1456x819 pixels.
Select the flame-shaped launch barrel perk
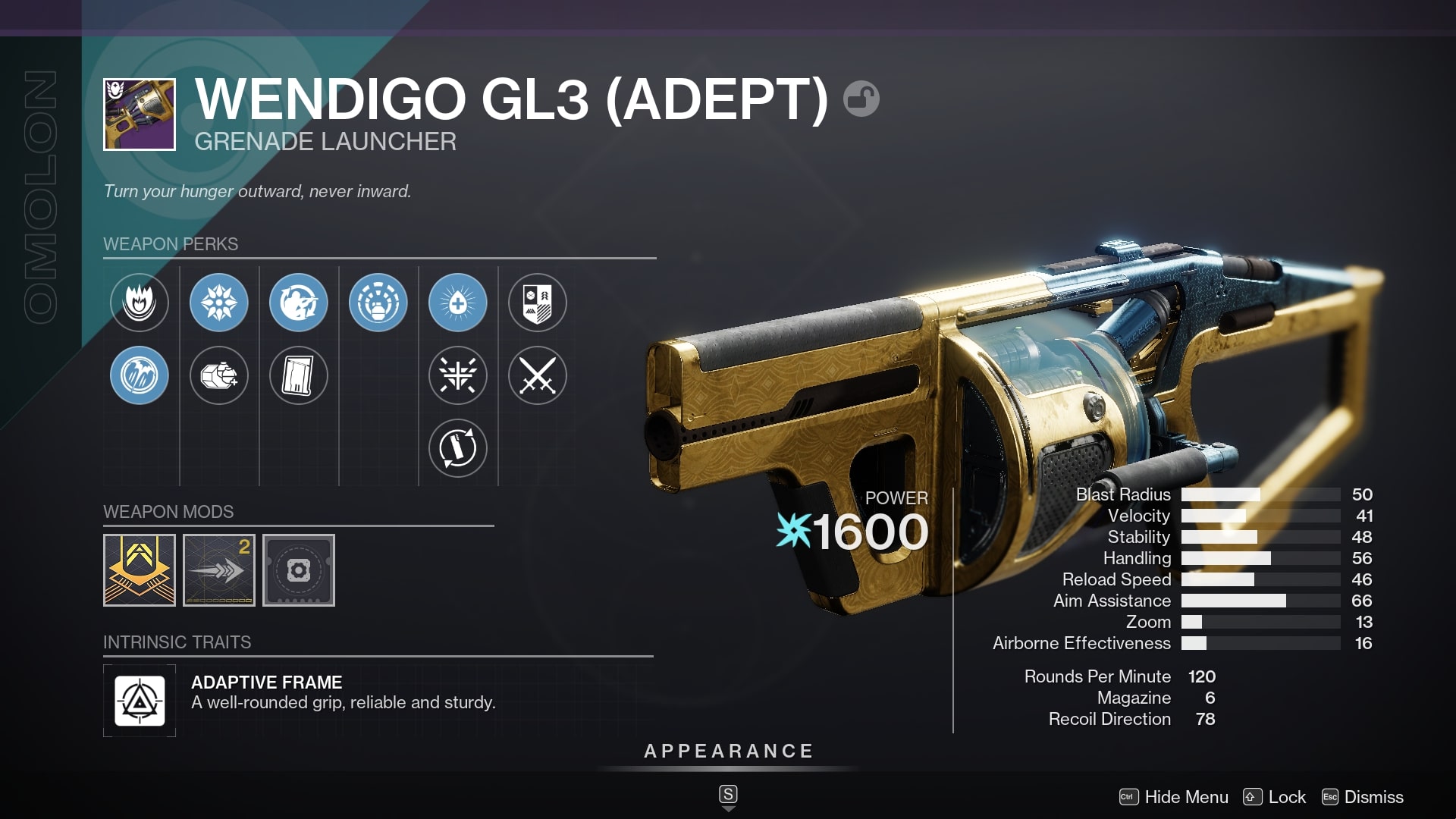(x=139, y=302)
